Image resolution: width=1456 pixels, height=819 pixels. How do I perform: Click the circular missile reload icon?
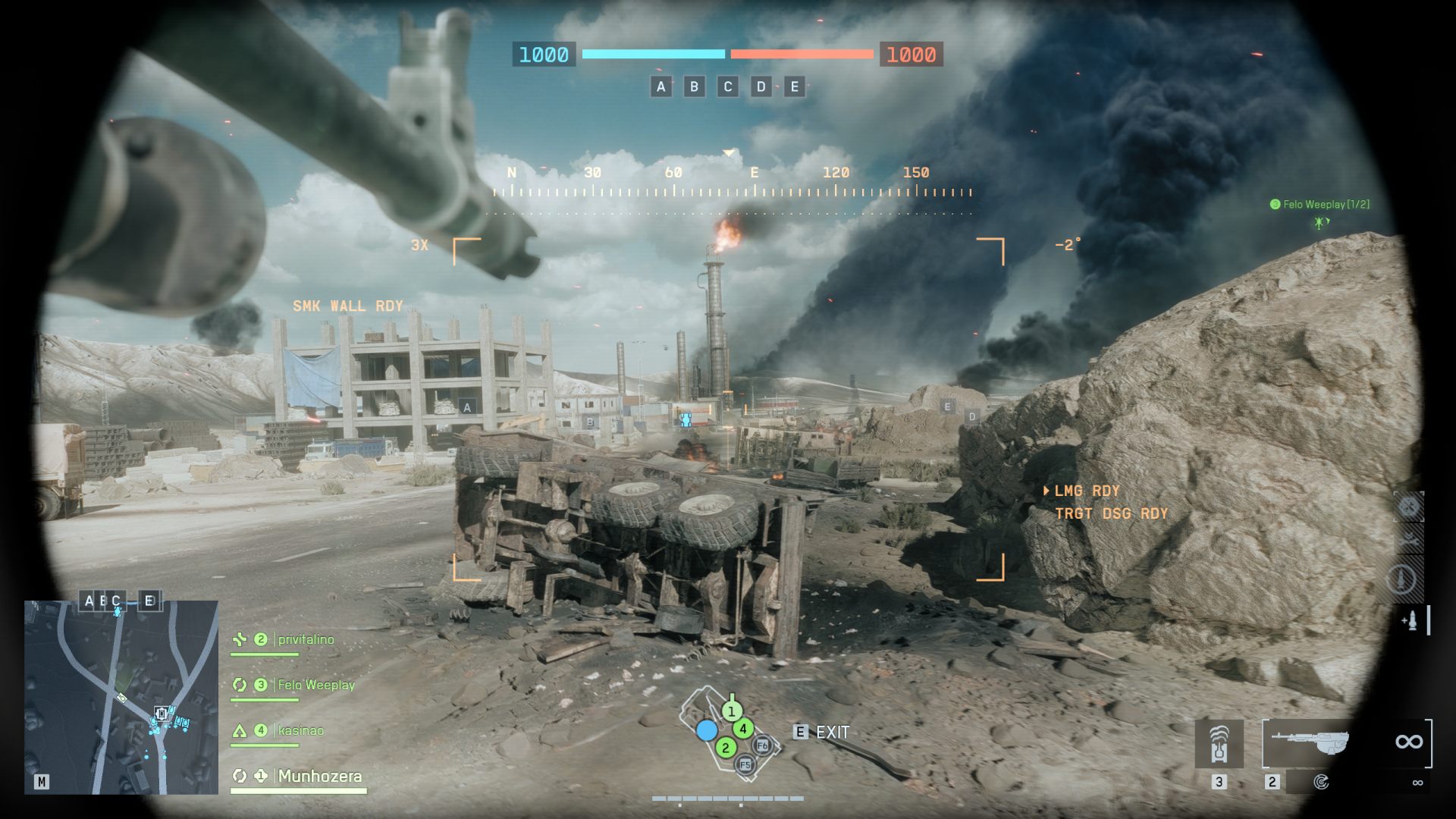click(x=1403, y=578)
